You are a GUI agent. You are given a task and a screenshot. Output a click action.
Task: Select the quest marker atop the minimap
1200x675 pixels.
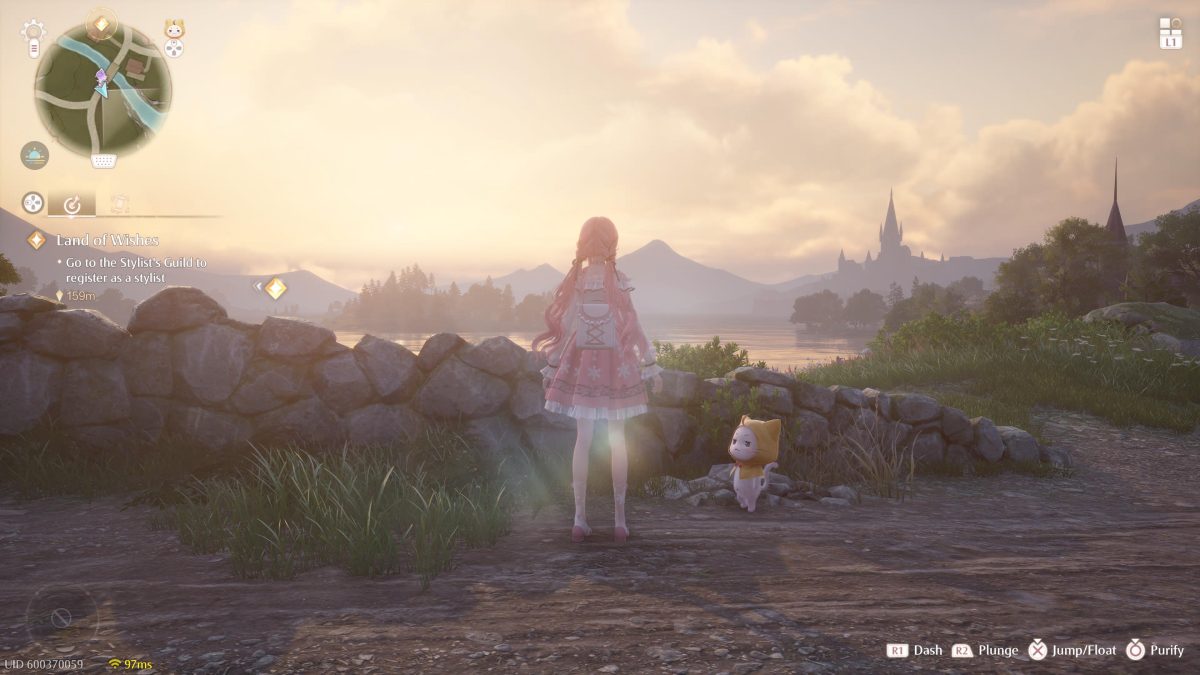tap(101, 23)
